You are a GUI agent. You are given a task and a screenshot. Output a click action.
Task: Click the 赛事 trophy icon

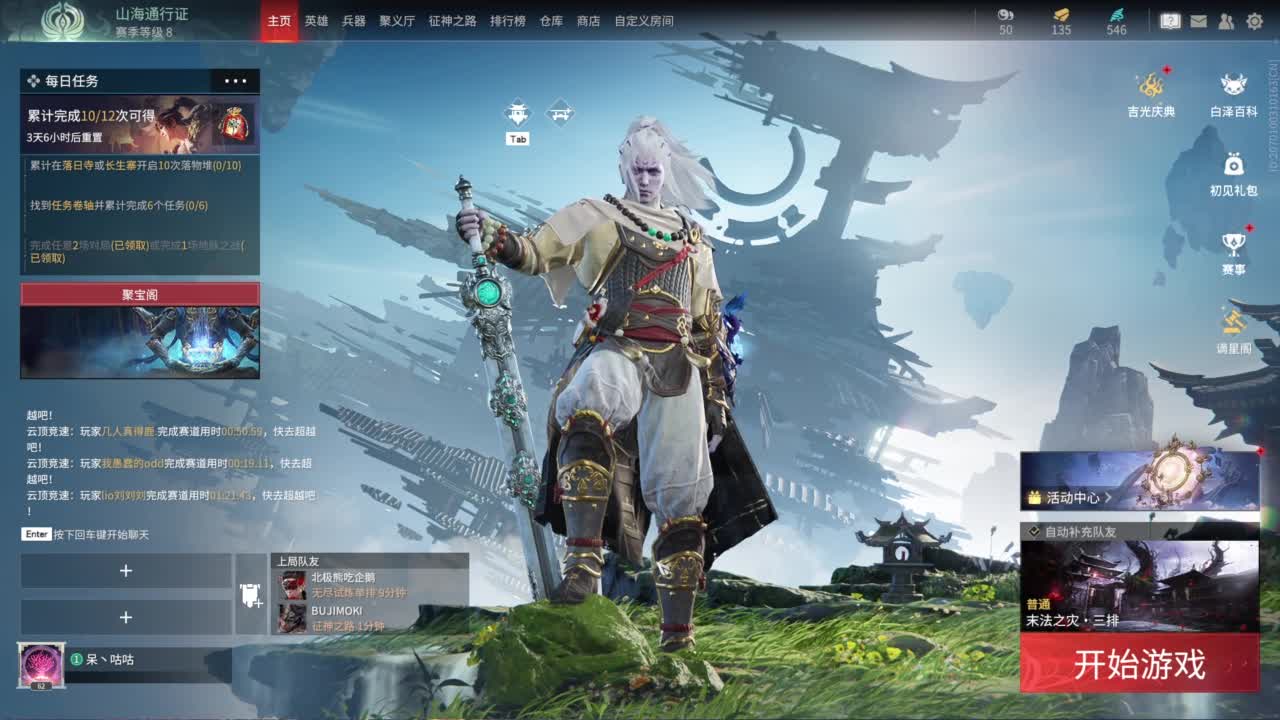pos(1232,243)
